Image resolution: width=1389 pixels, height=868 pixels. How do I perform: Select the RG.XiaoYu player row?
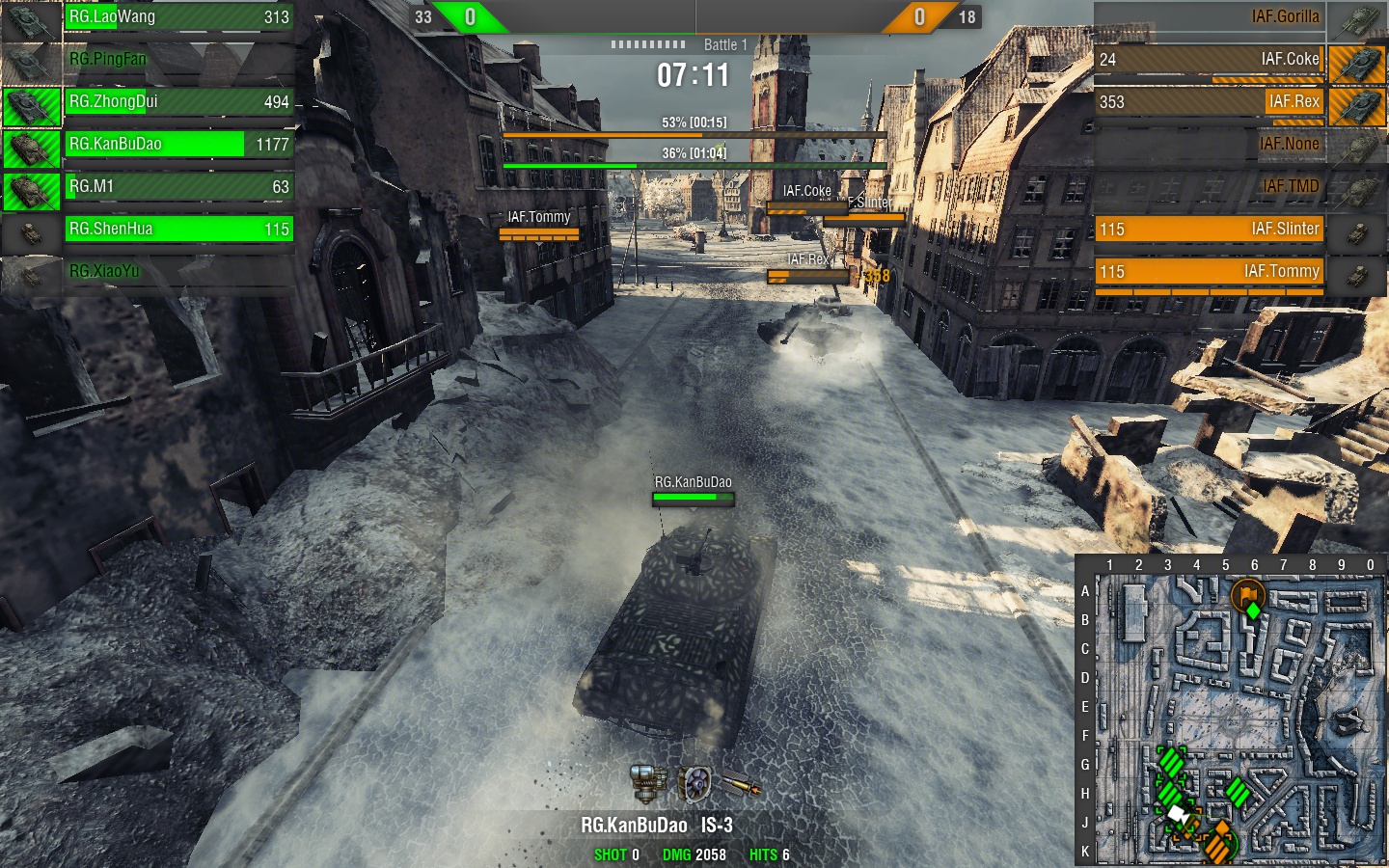[x=178, y=272]
